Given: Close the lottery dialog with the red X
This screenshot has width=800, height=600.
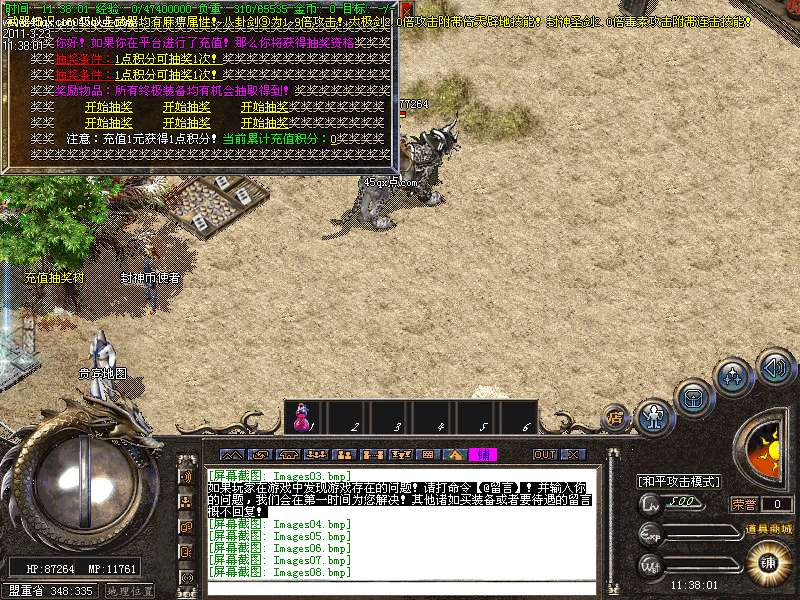Looking at the screenshot, I should 406,9.
